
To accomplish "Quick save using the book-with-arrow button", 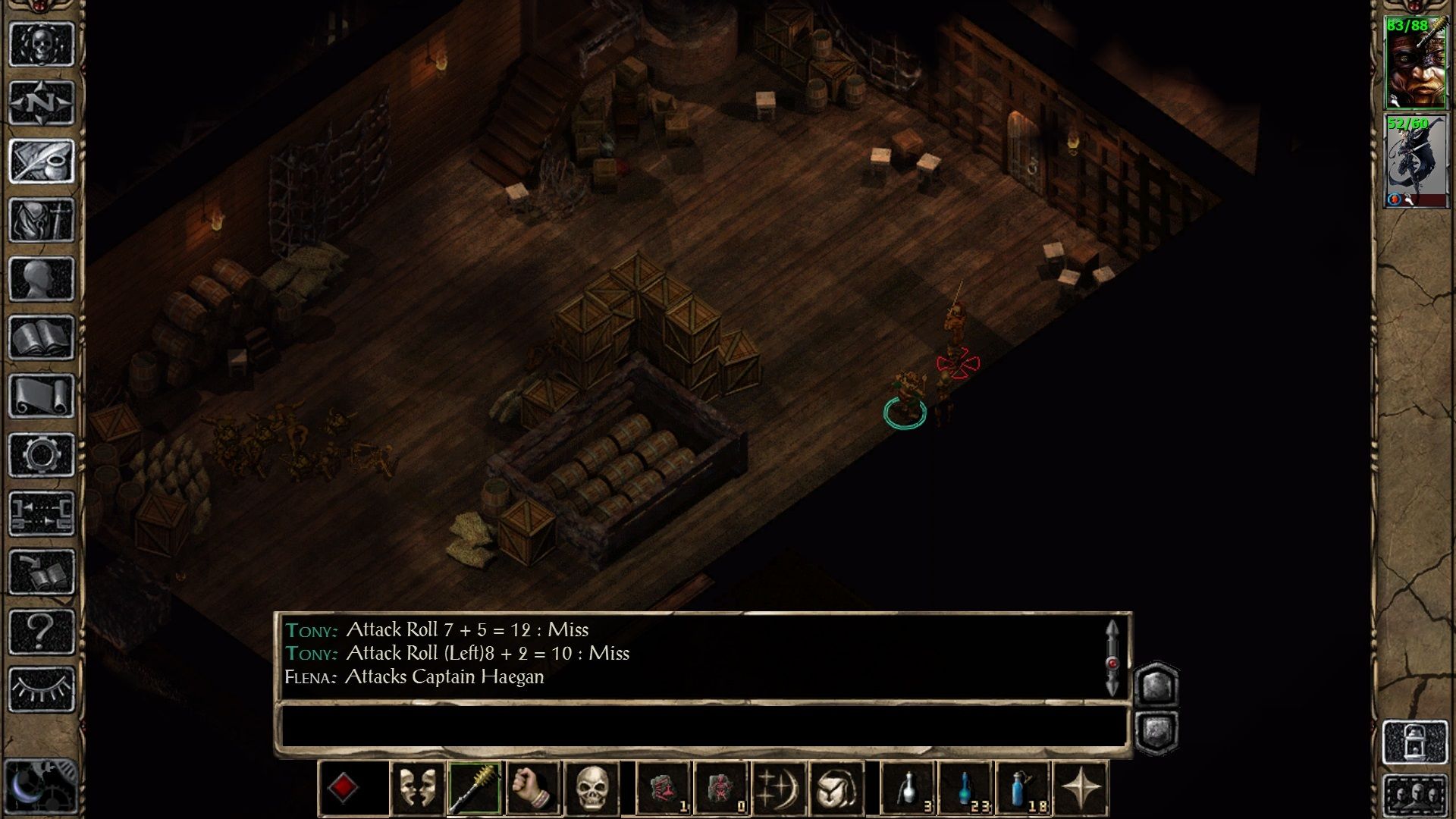I will (42, 573).
